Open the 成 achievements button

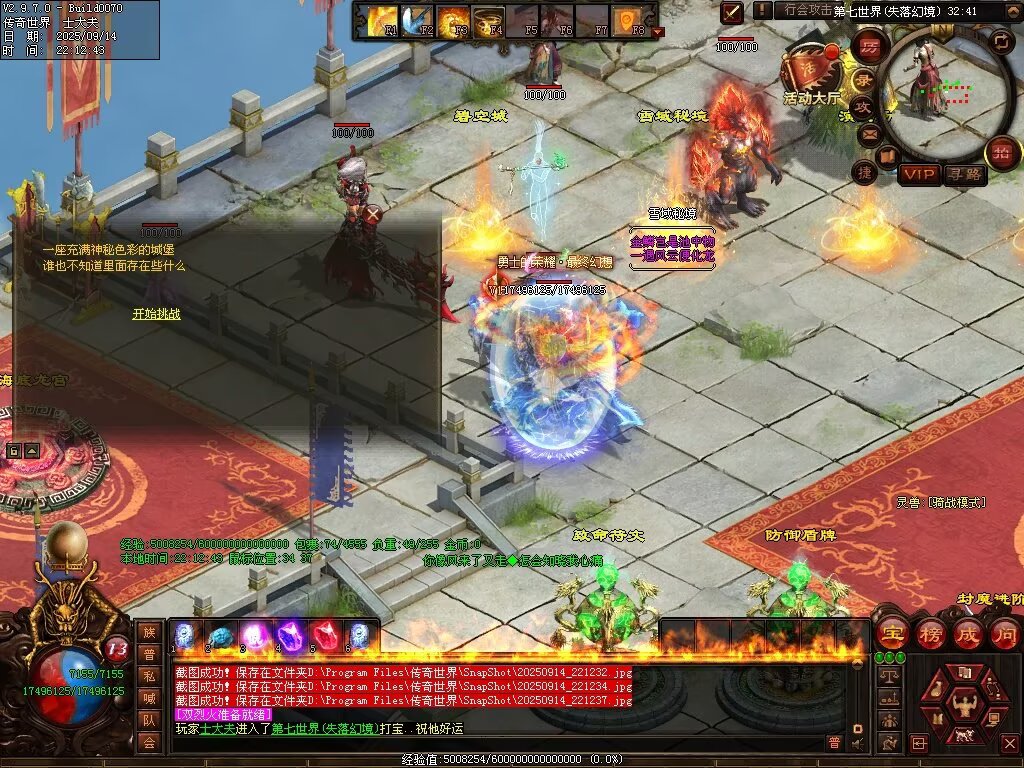point(968,634)
